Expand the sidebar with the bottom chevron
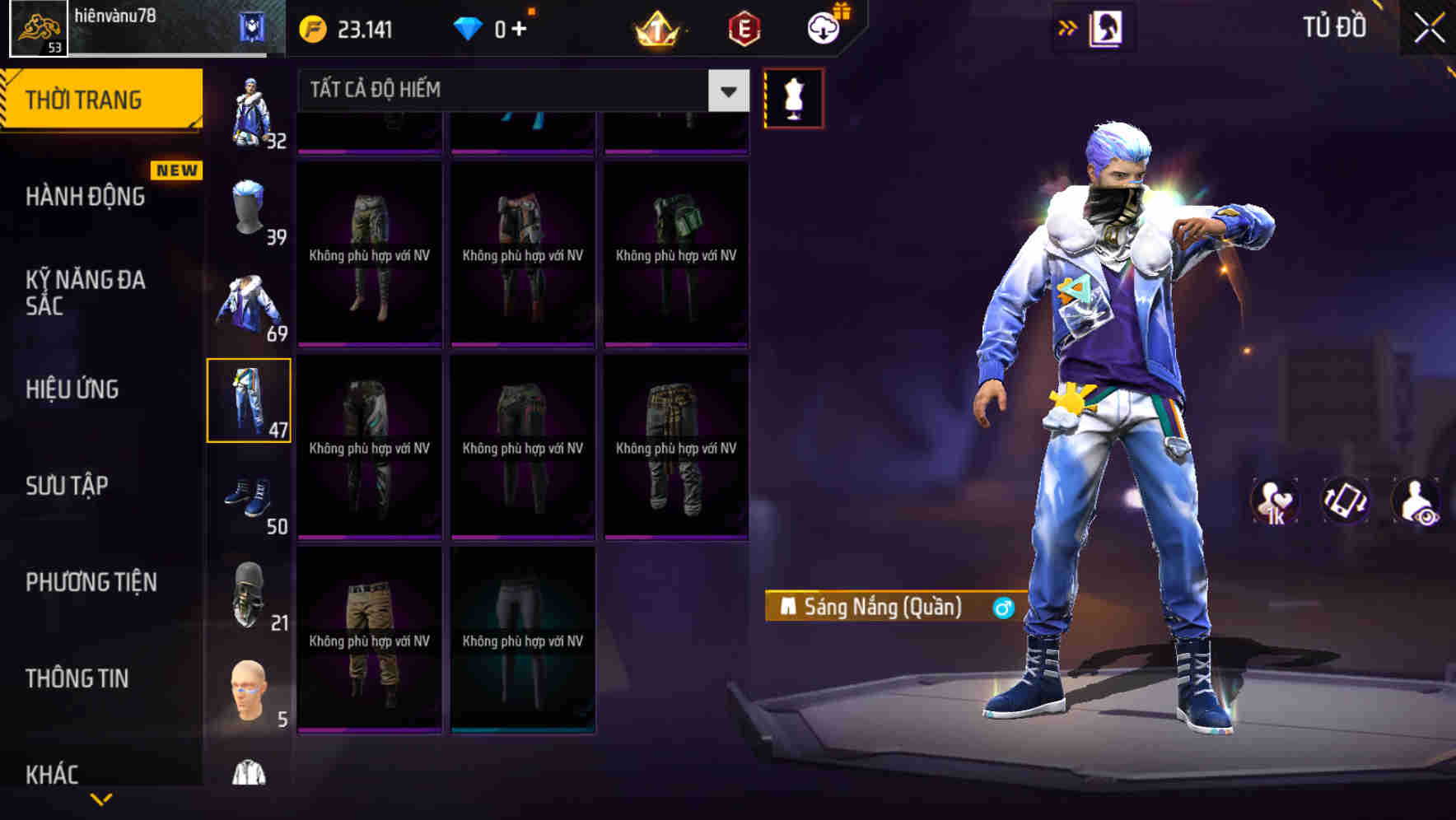Viewport: 1456px width, 820px height. (101, 797)
